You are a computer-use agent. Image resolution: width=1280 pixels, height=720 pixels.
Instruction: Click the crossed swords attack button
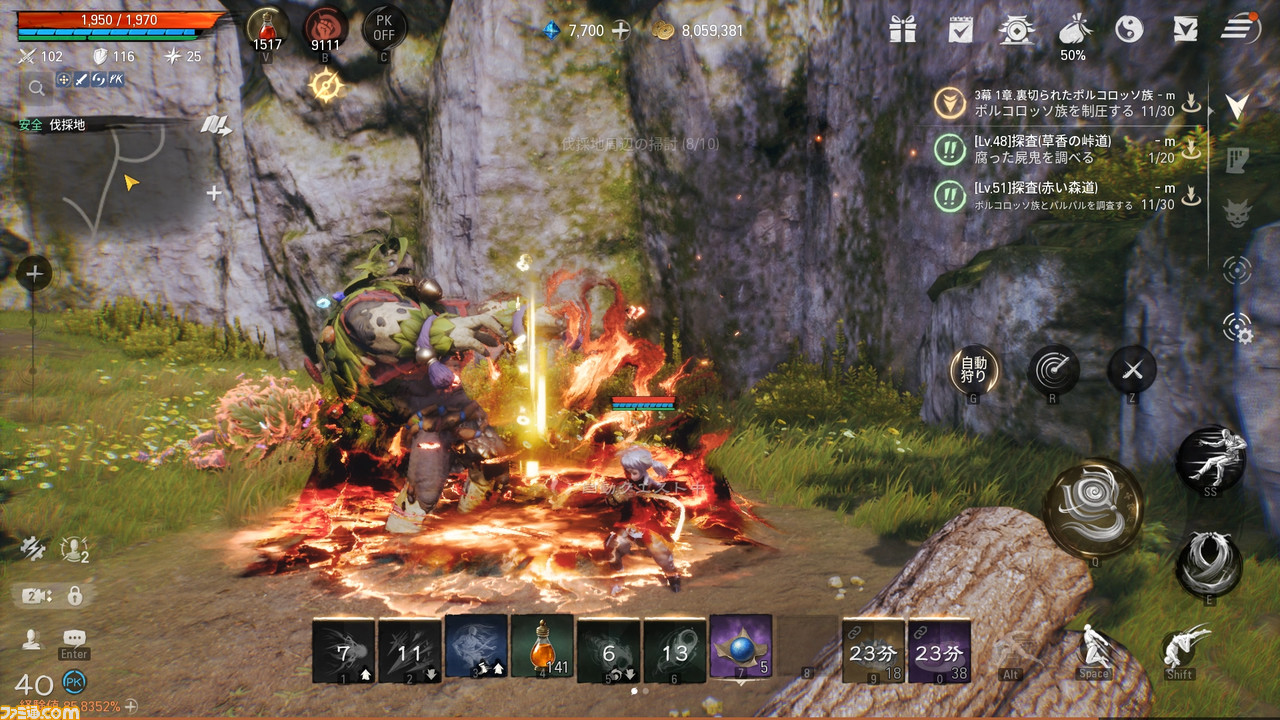(1132, 371)
